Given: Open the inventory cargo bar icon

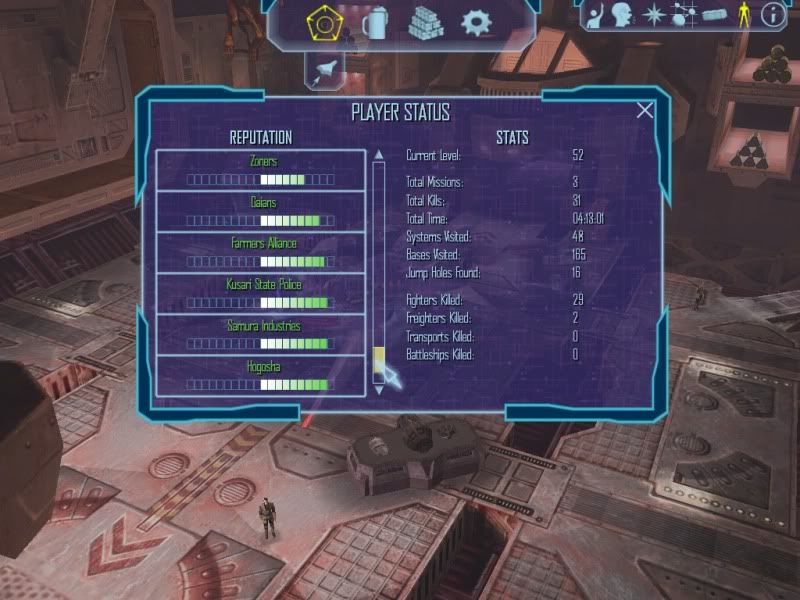Looking at the screenshot, I should [x=713, y=15].
